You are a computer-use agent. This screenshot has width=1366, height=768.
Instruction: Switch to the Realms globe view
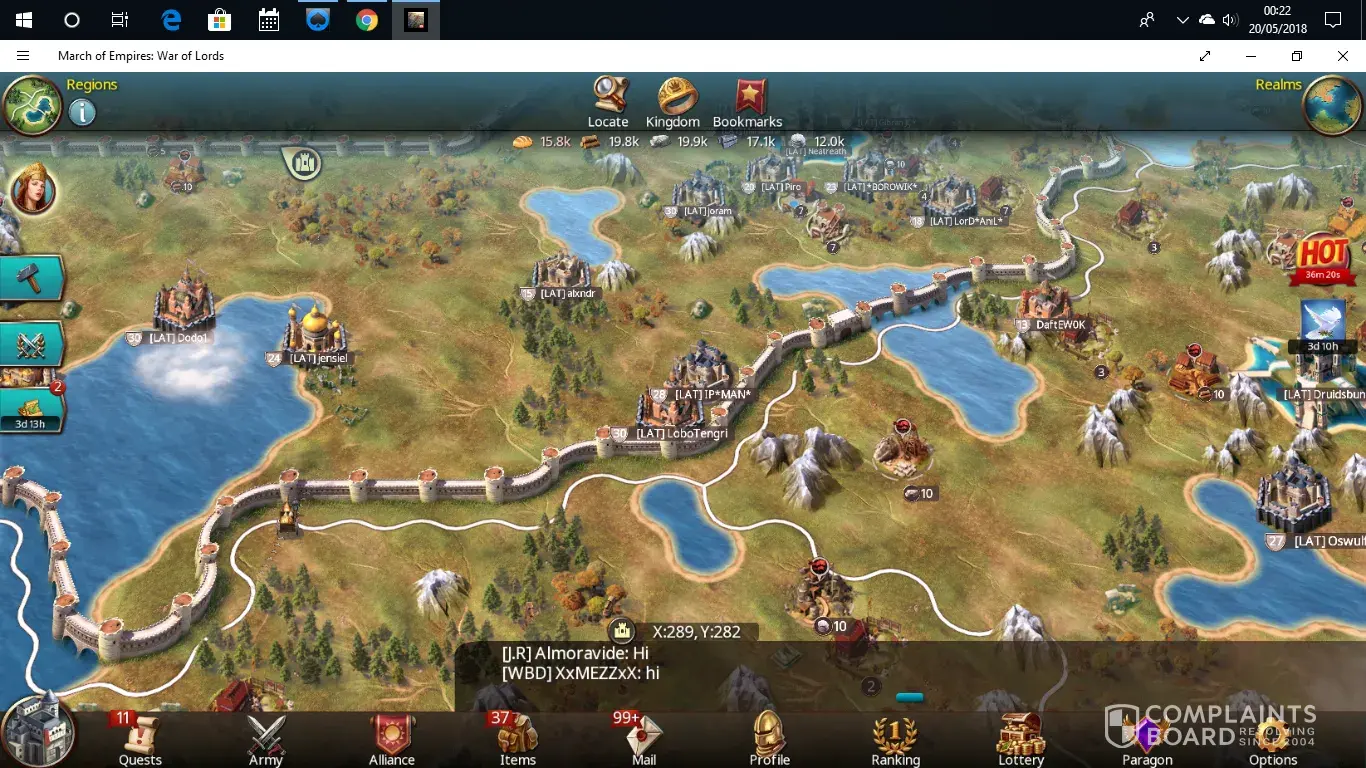1333,104
